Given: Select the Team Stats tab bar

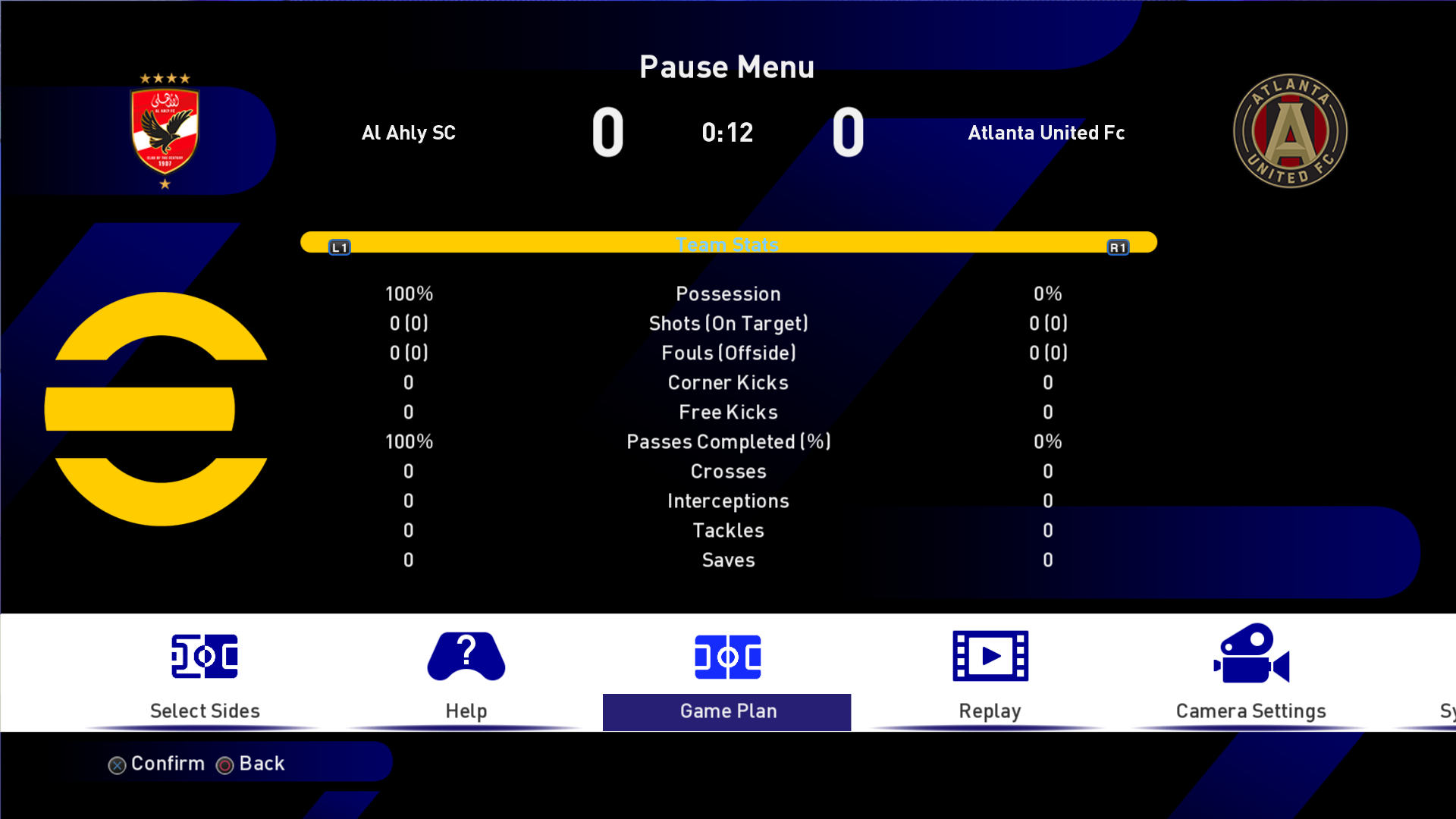Looking at the screenshot, I should (x=728, y=243).
